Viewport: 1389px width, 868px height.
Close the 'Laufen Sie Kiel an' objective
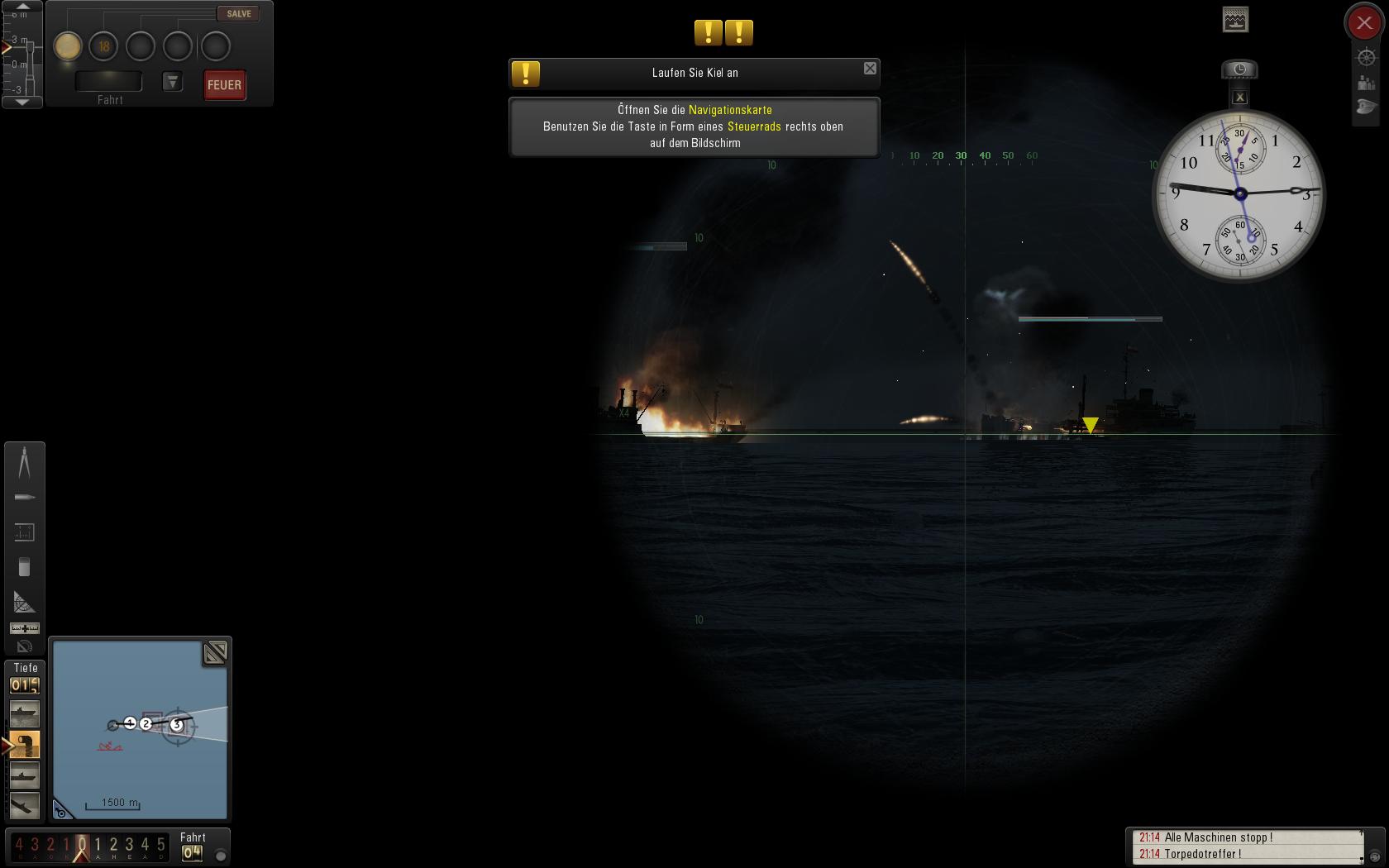(870, 69)
